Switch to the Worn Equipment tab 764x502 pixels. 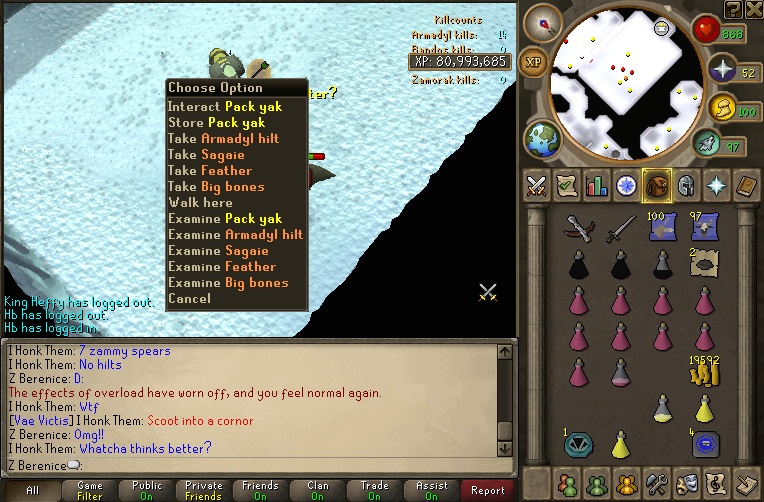pyautogui.click(x=686, y=186)
